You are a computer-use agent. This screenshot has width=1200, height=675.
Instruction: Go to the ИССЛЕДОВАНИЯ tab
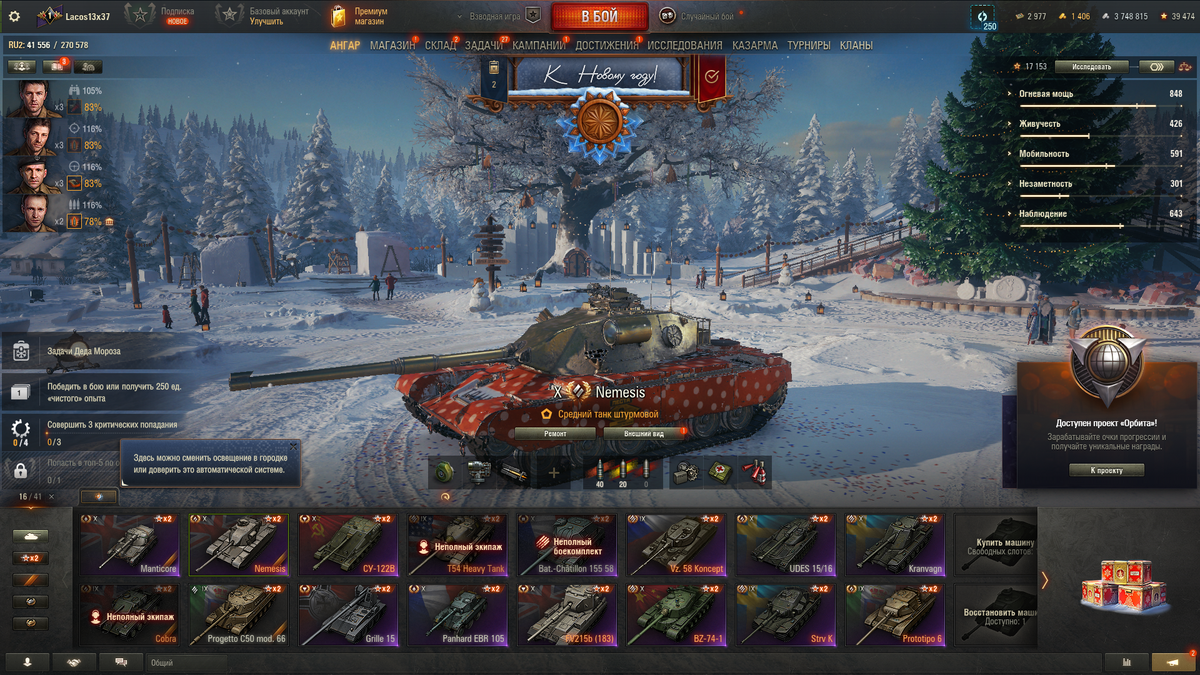tap(684, 45)
